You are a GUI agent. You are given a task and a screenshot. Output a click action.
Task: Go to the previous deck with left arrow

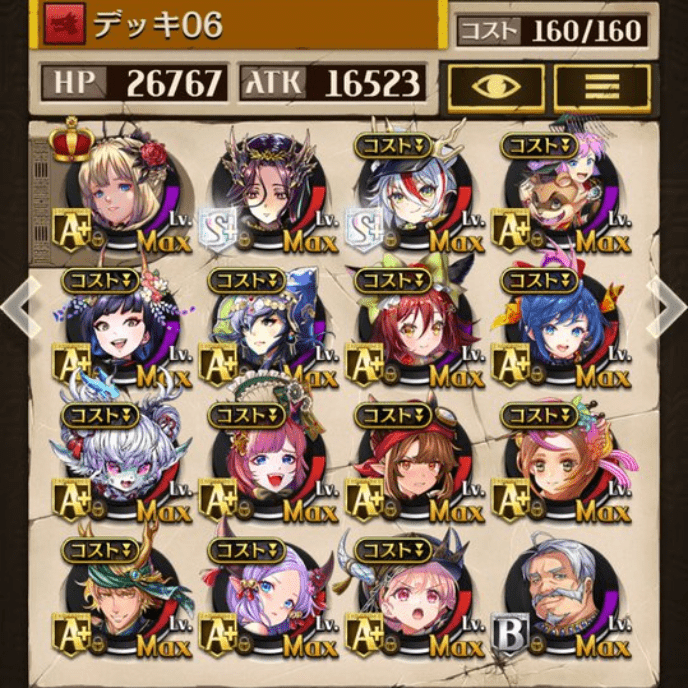pyautogui.click(x=16, y=310)
